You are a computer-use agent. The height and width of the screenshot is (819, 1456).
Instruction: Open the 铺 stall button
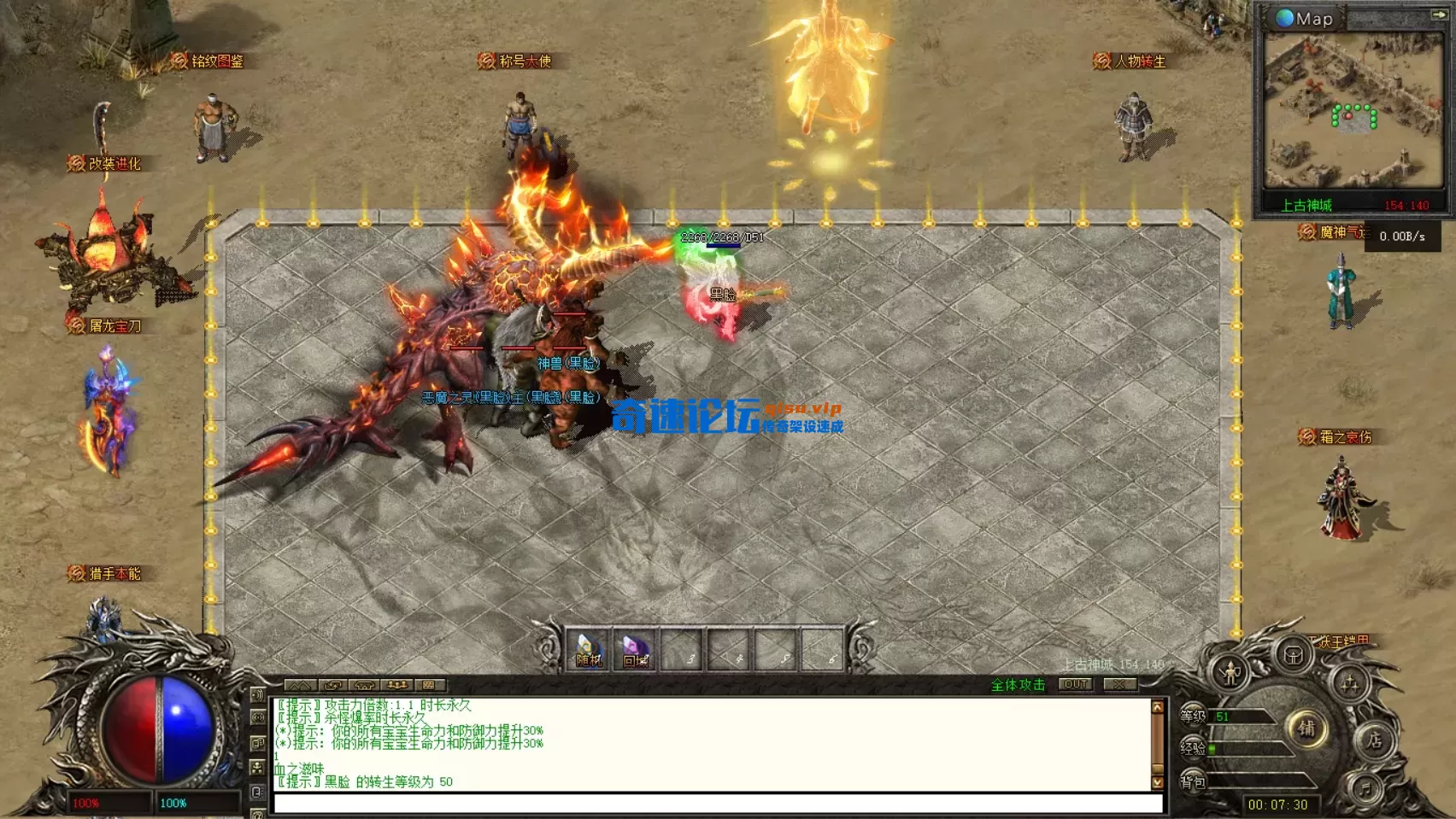(1306, 728)
